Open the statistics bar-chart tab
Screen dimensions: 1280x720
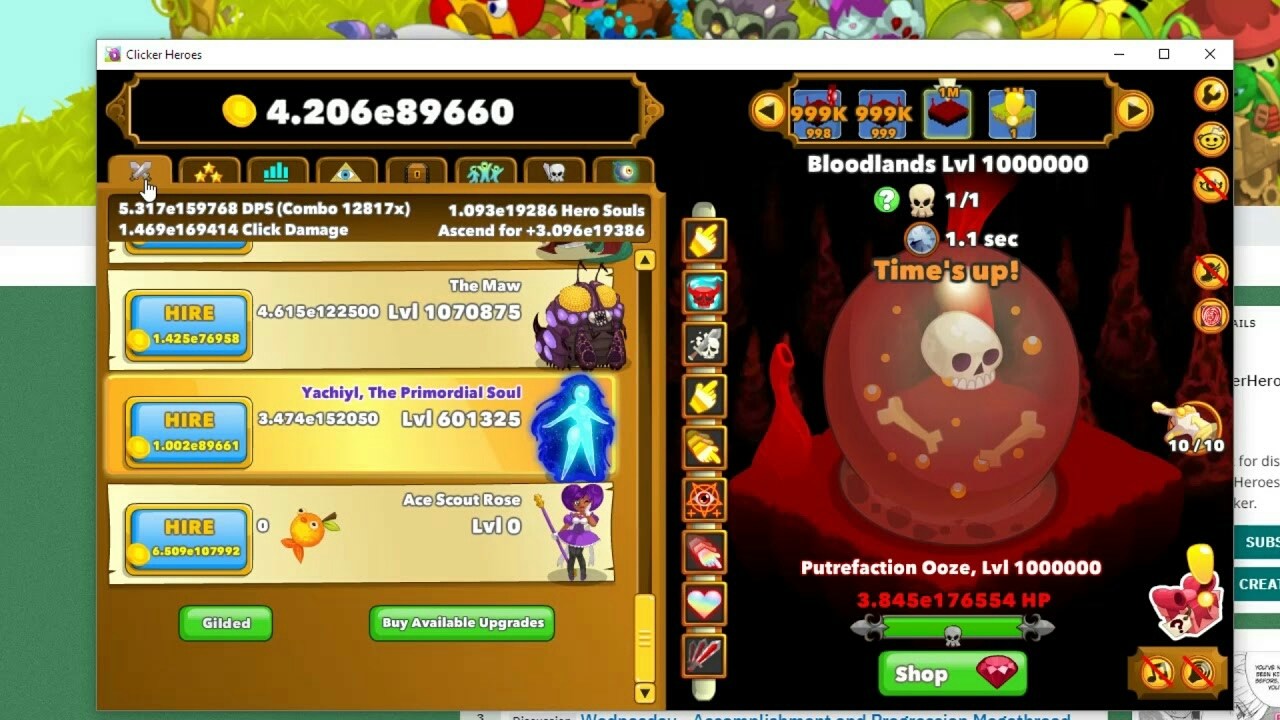(277, 172)
